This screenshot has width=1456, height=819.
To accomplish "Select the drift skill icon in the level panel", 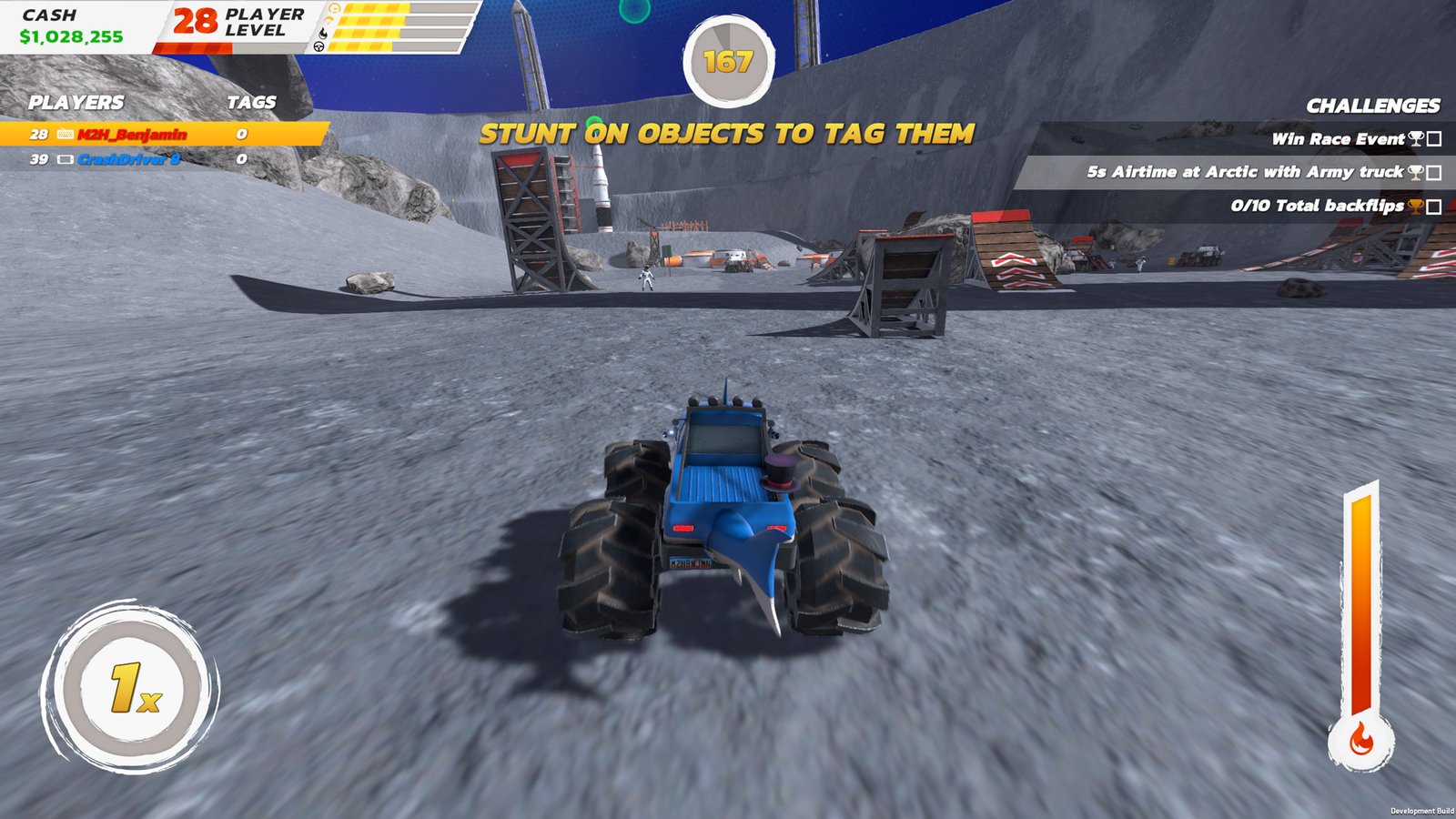I will 329,20.
